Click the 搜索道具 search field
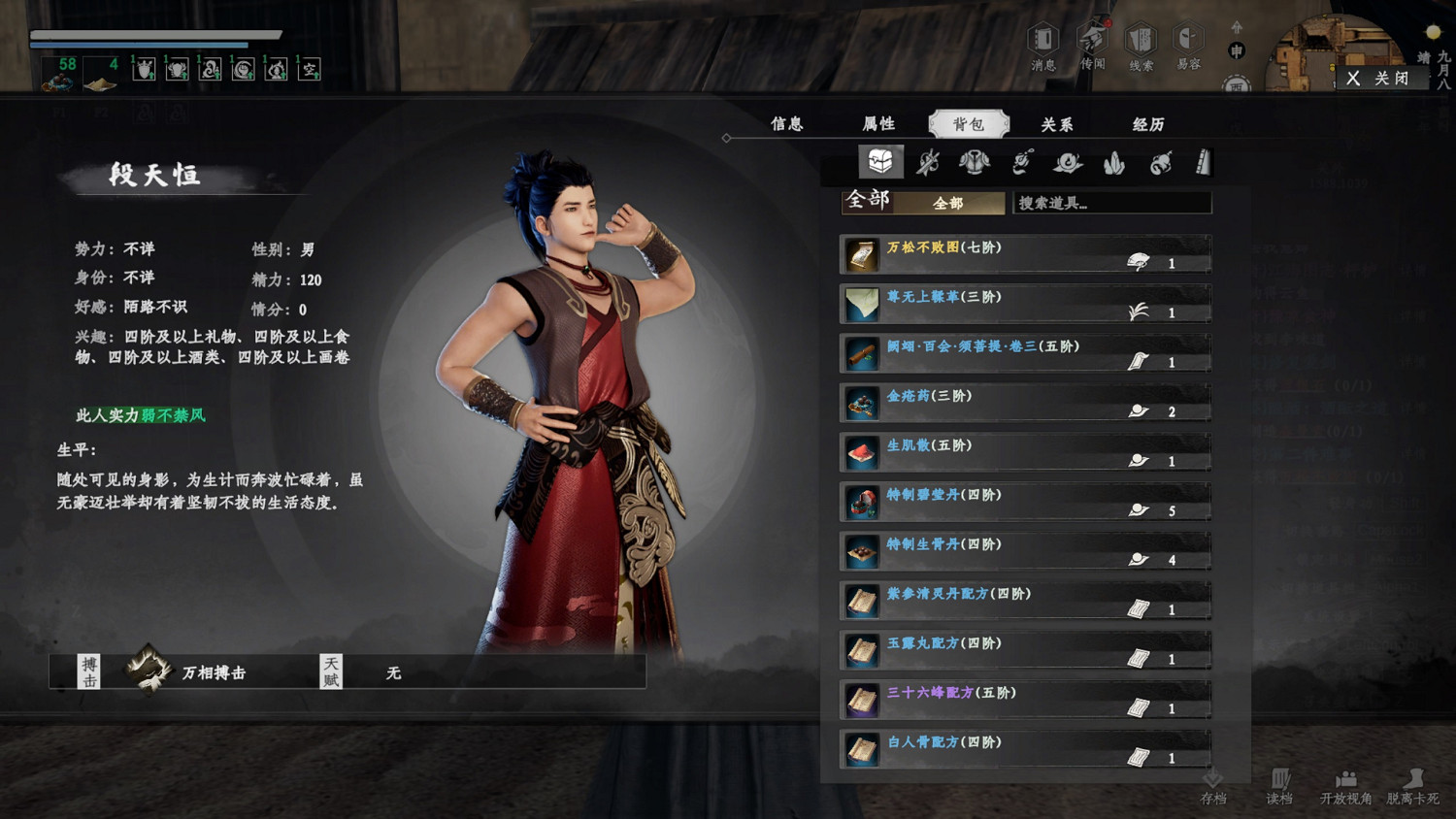Viewport: 1456px width, 819px height. 1111,203
